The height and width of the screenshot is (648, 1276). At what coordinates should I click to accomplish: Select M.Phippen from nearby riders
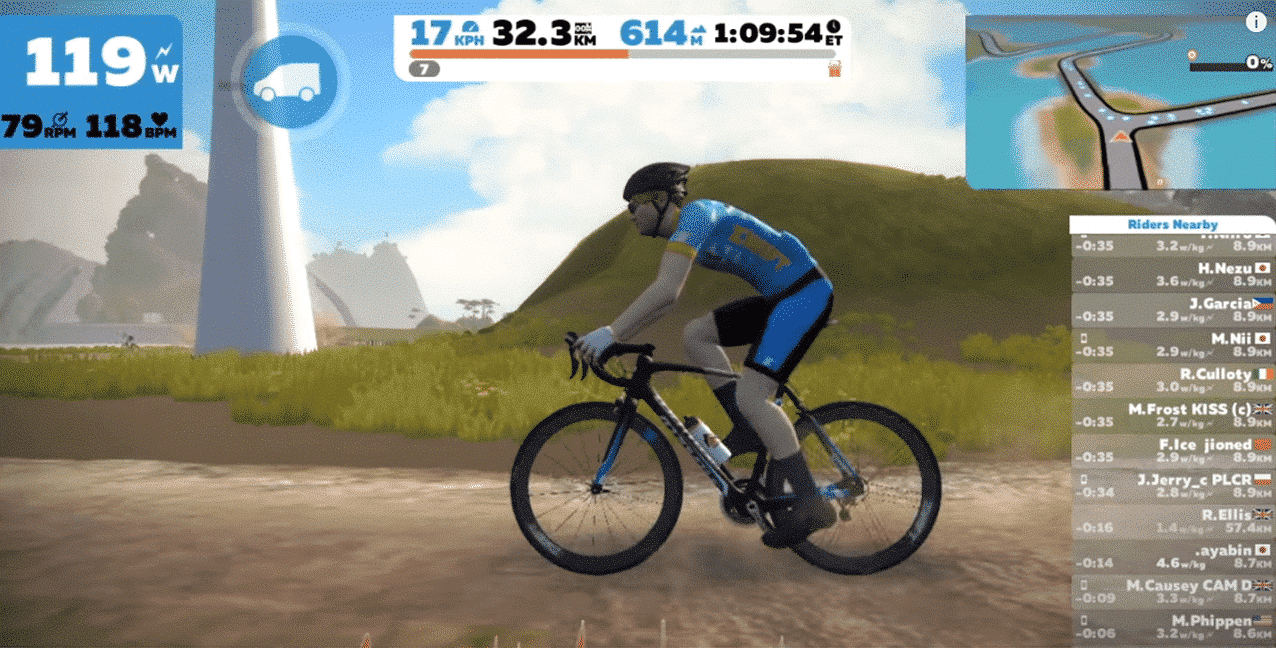click(x=1172, y=626)
